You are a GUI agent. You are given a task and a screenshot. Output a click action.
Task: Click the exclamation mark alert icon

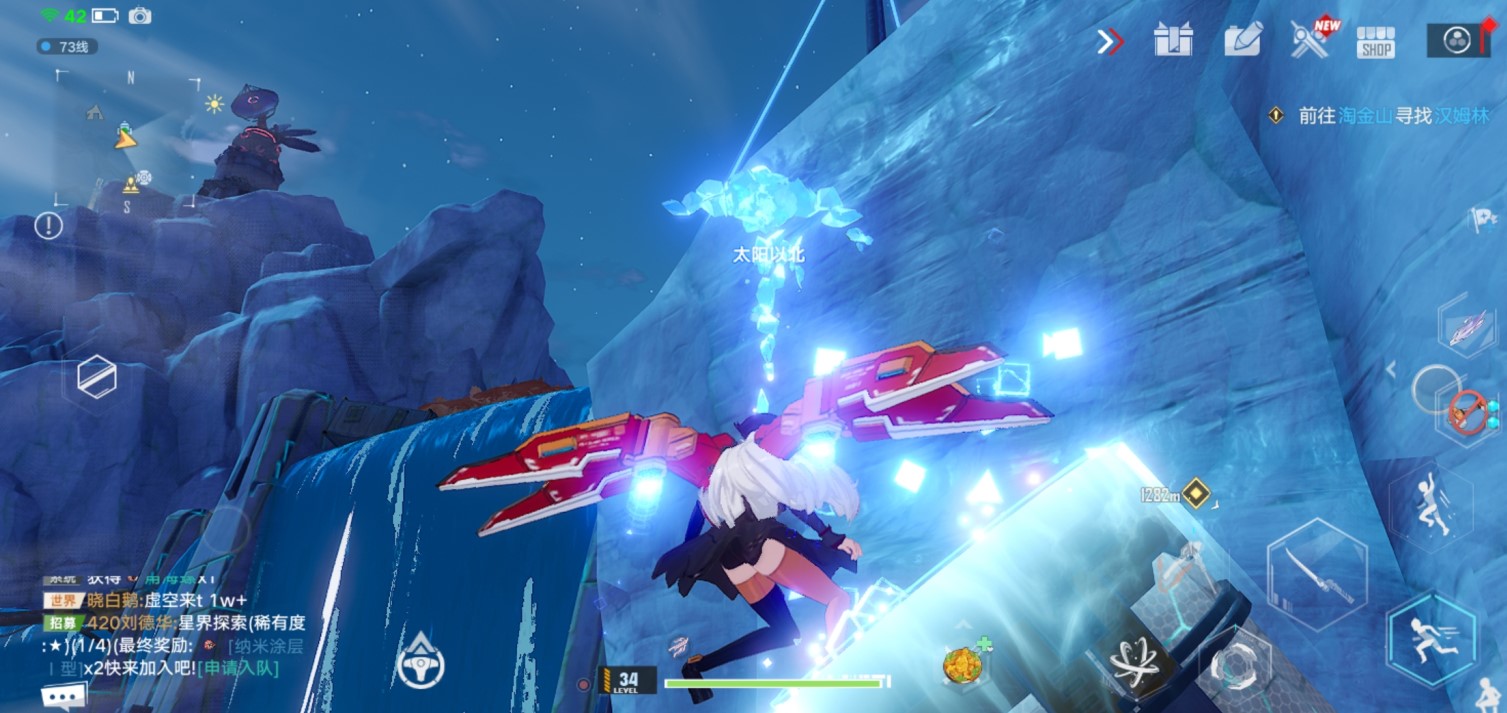[x=48, y=225]
